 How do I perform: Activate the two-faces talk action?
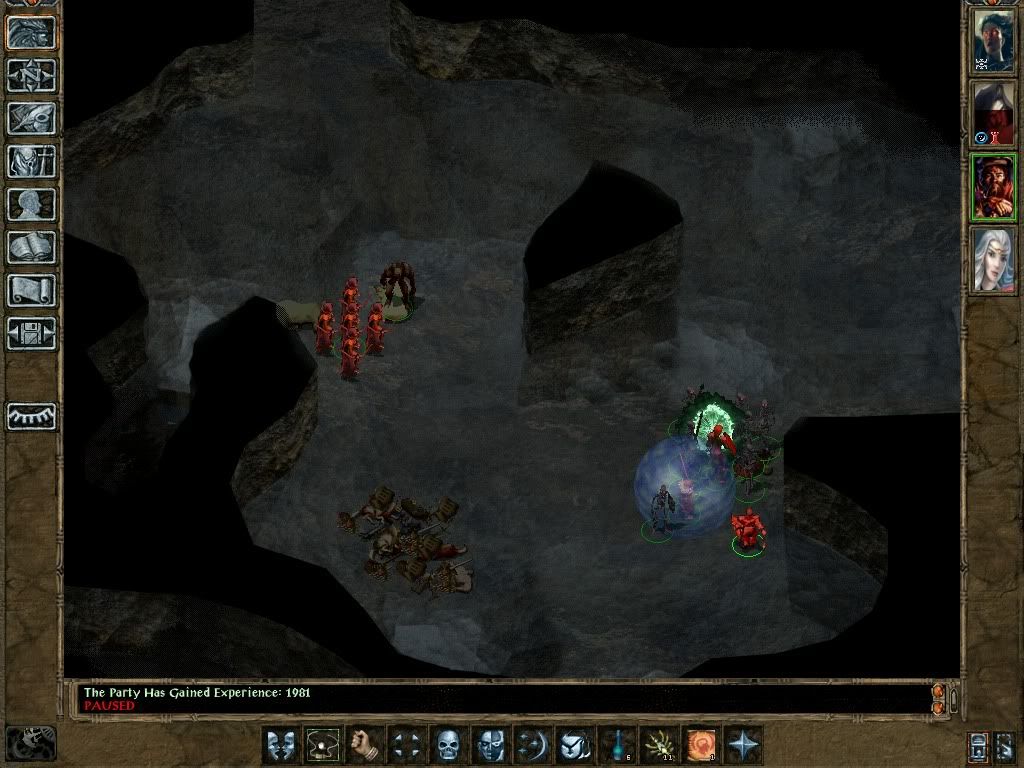pyautogui.click(x=280, y=745)
